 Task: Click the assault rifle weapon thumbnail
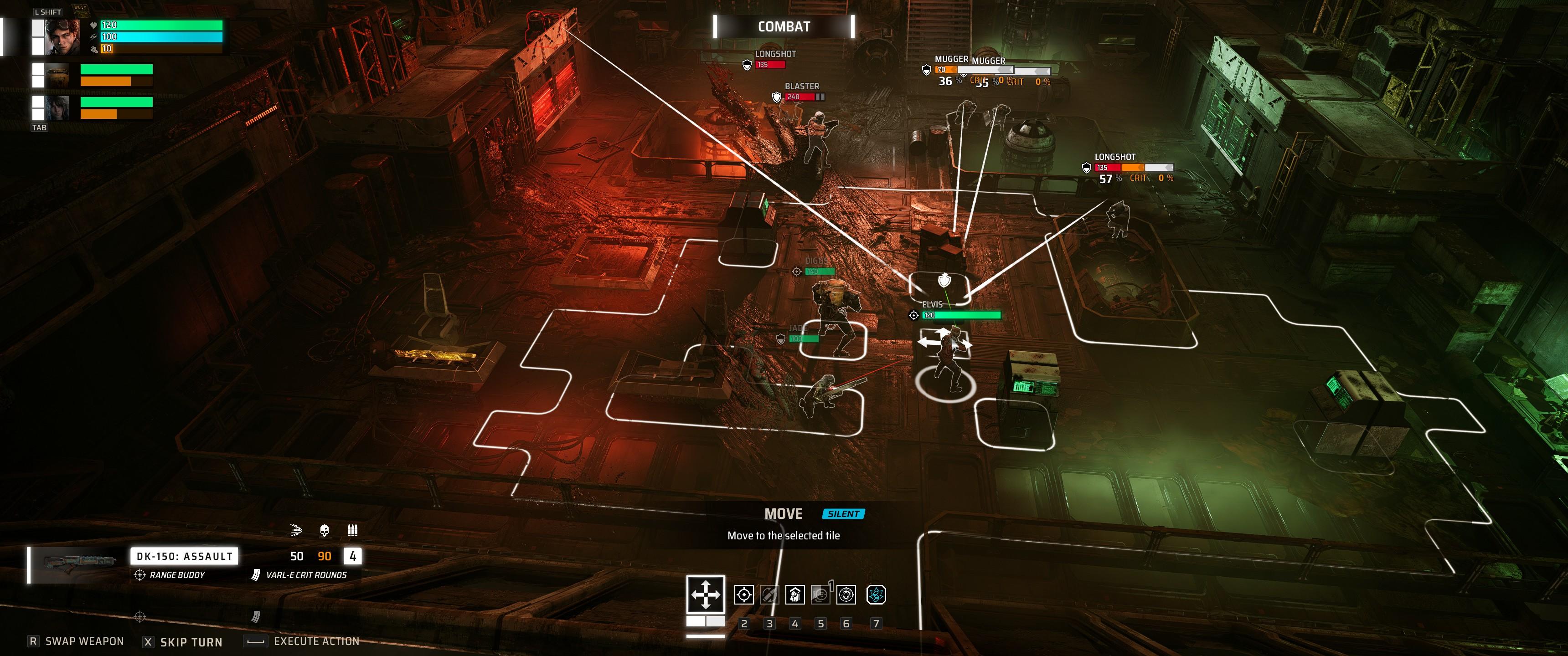[77, 564]
